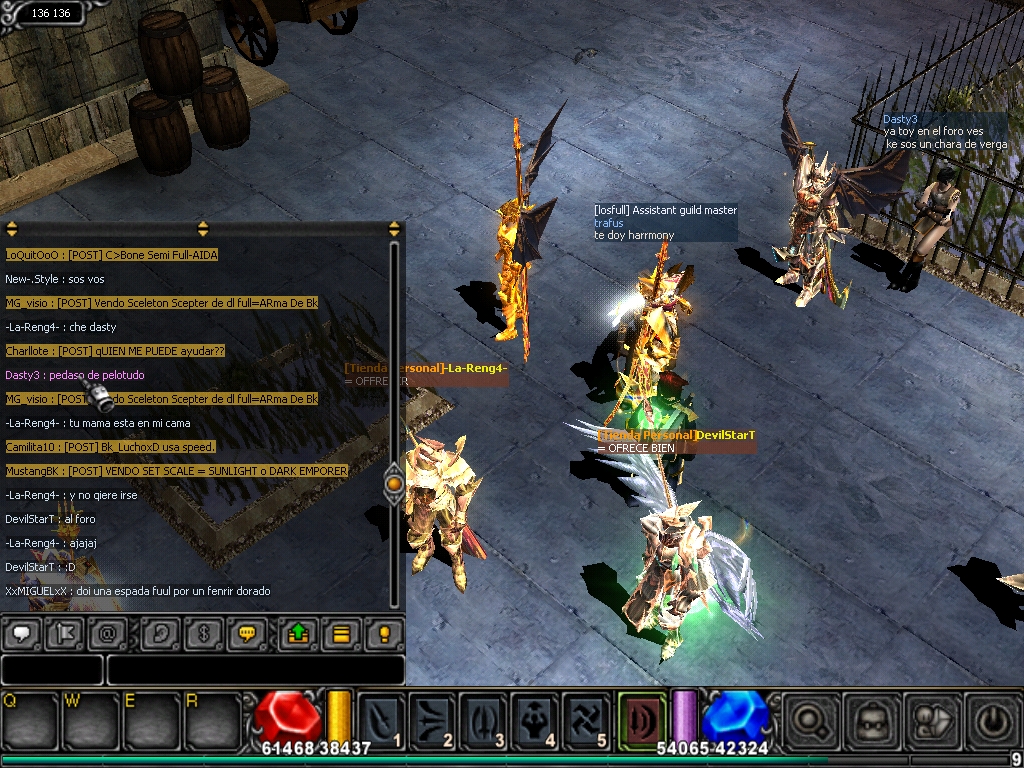
Task: Activate the swirl skill in slot 5
Action: pos(587,719)
